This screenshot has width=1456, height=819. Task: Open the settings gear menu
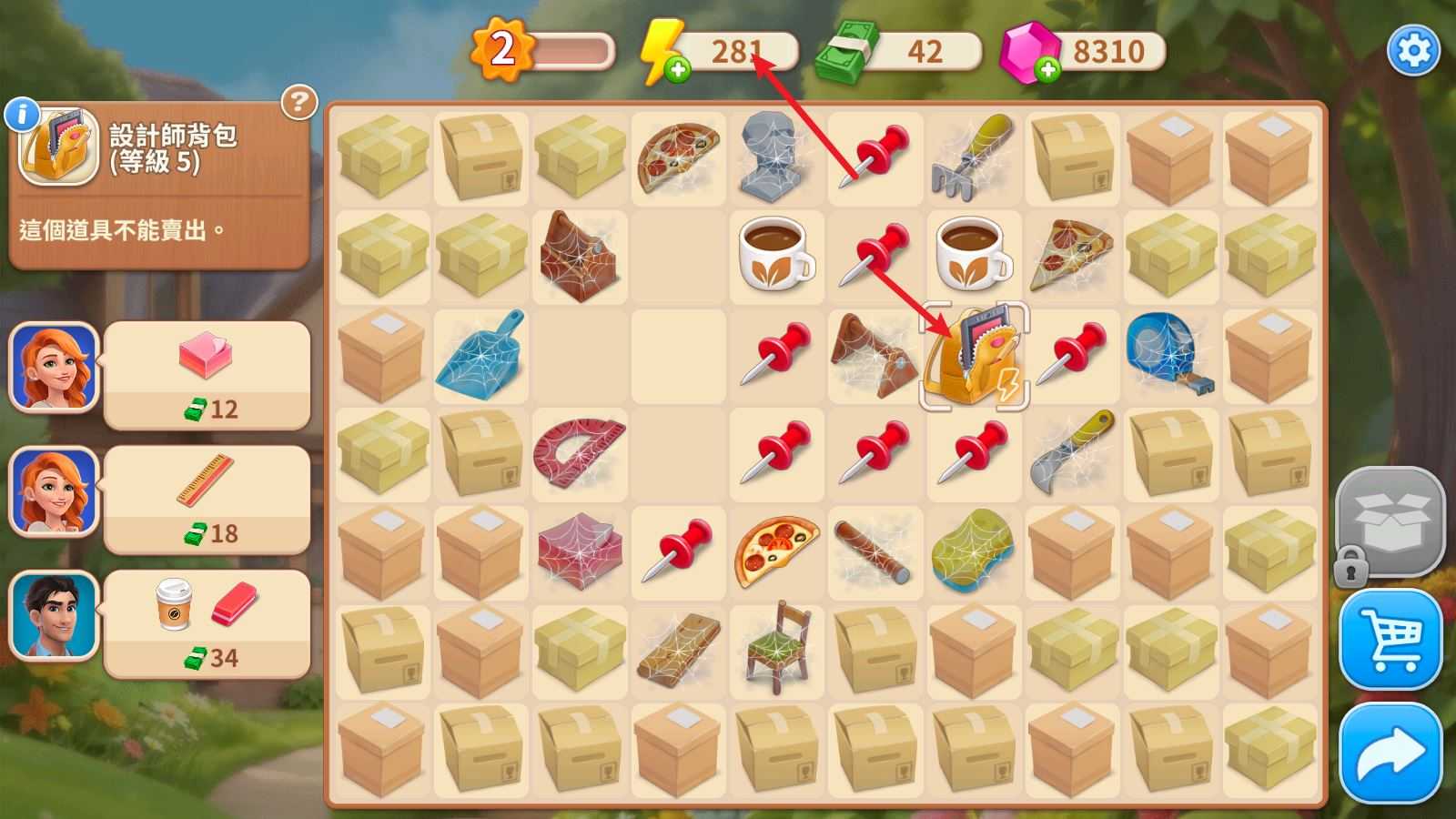1413,50
